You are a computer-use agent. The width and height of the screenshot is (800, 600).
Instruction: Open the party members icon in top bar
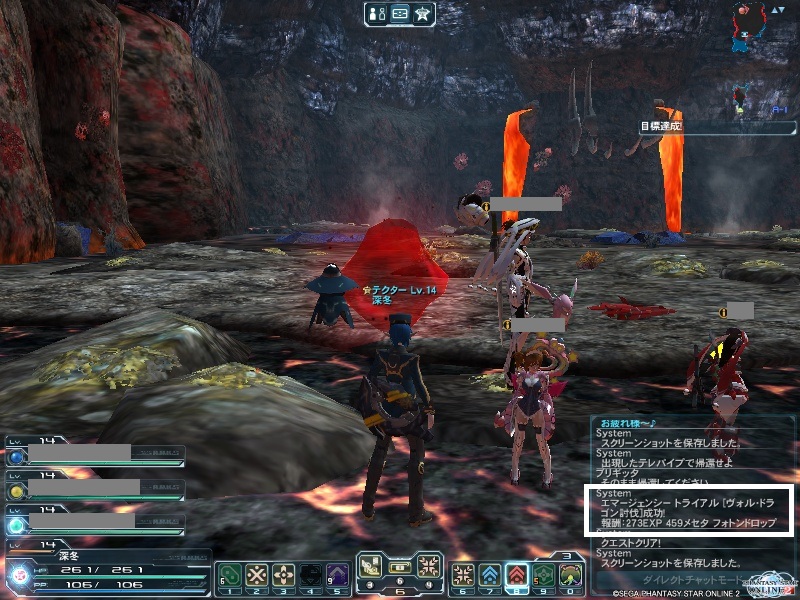379,13
